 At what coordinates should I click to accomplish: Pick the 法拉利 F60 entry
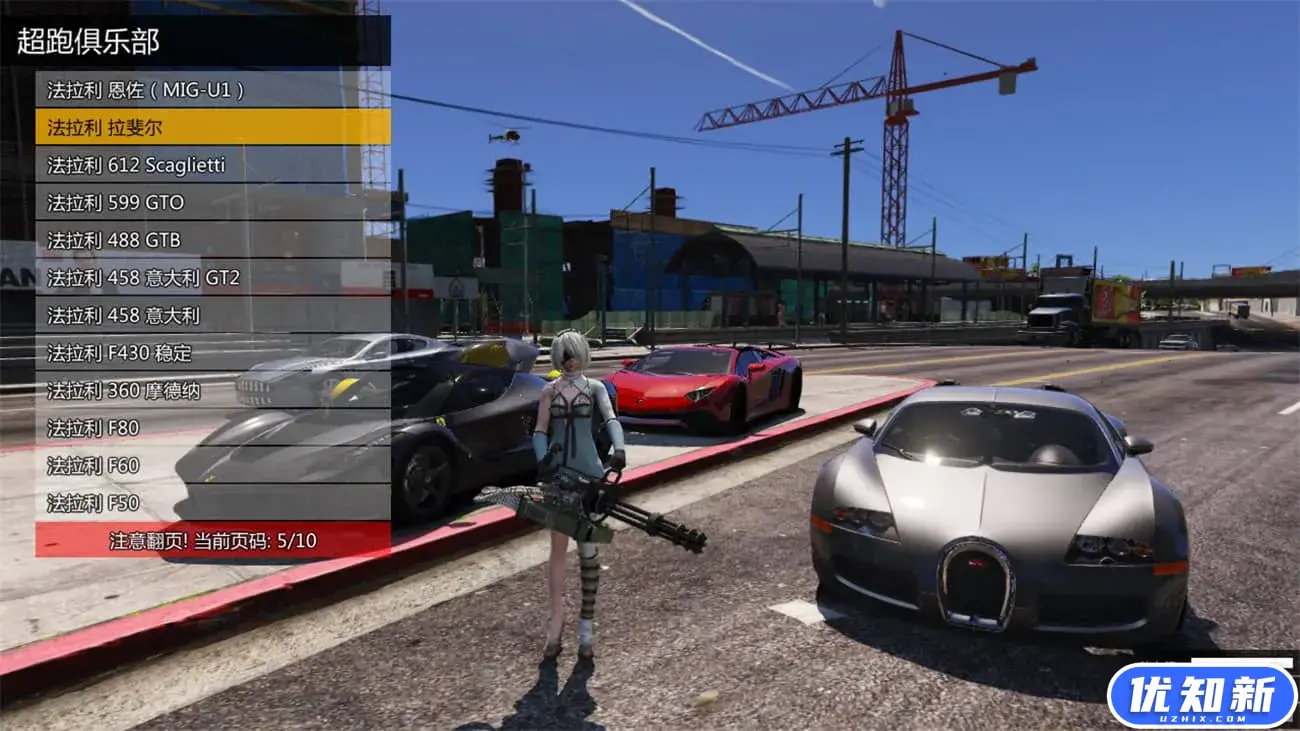(212, 465)
